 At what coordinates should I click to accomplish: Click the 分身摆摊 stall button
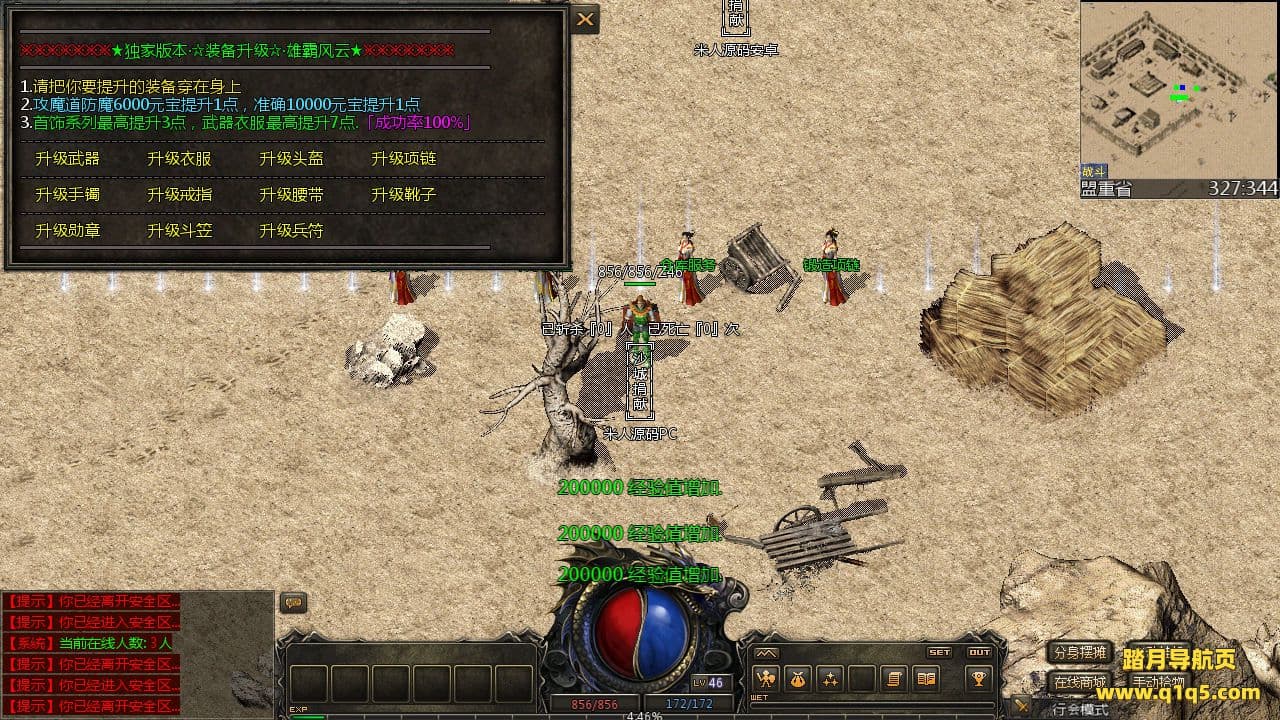pyautogui.click(x=1080, y=653)
